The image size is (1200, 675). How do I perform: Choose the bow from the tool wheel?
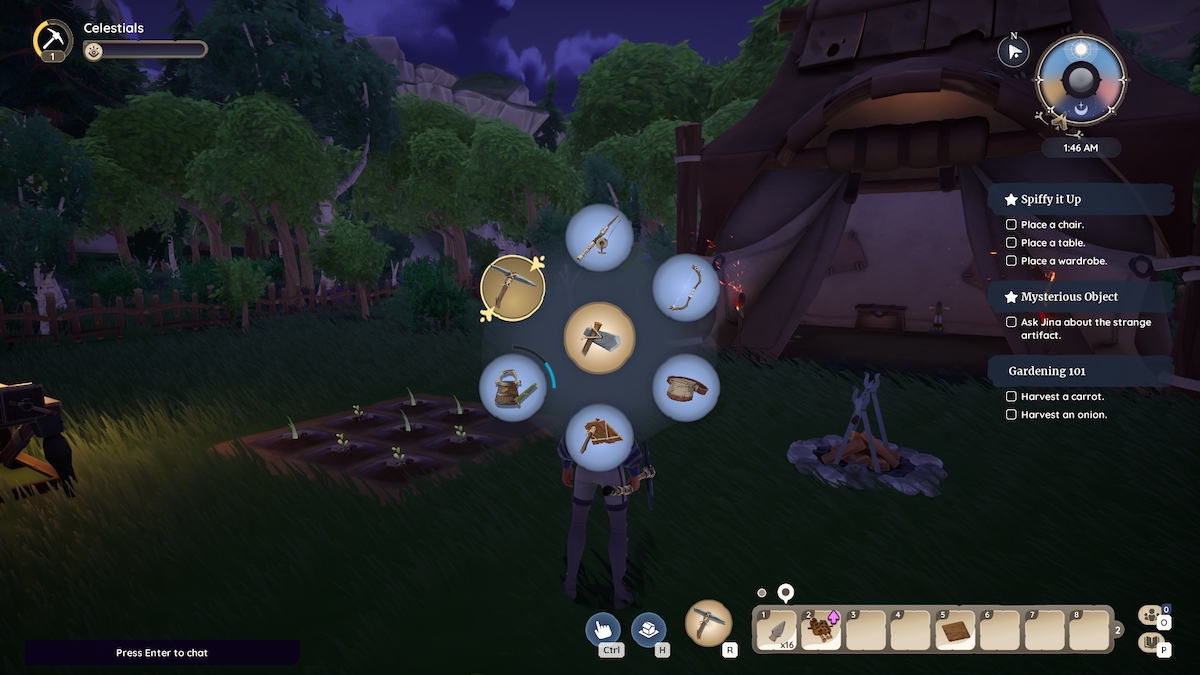pyautogui.click(x=686, y=287)
